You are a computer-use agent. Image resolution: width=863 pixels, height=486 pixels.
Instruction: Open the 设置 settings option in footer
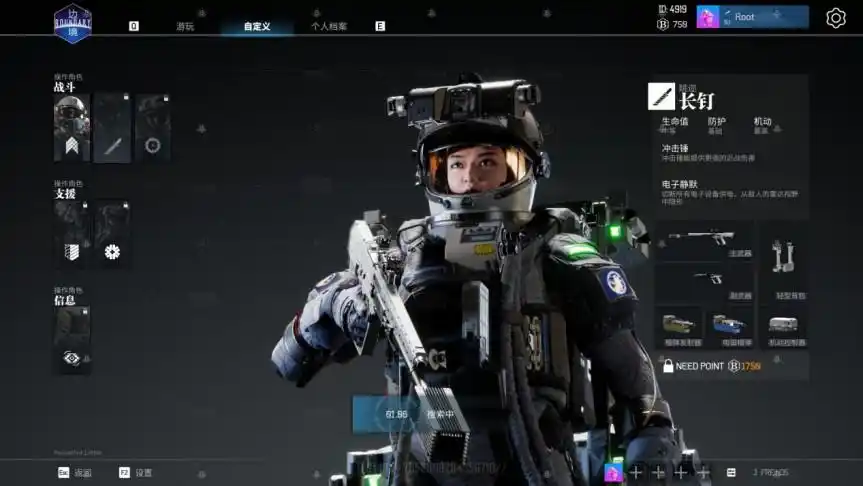coord(136,472)
